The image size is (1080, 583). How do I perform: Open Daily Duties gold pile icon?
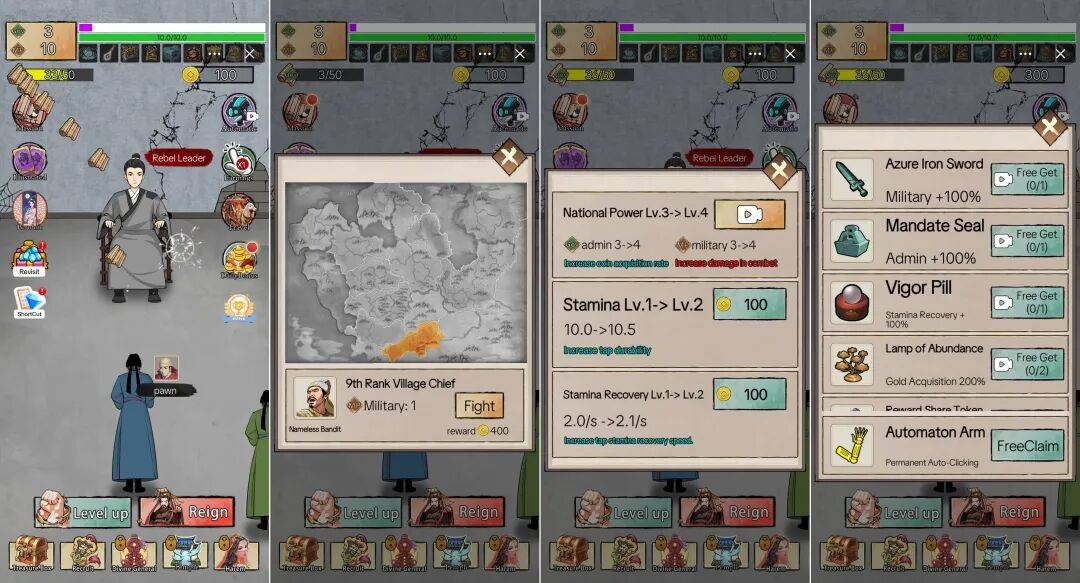point(238,258)
